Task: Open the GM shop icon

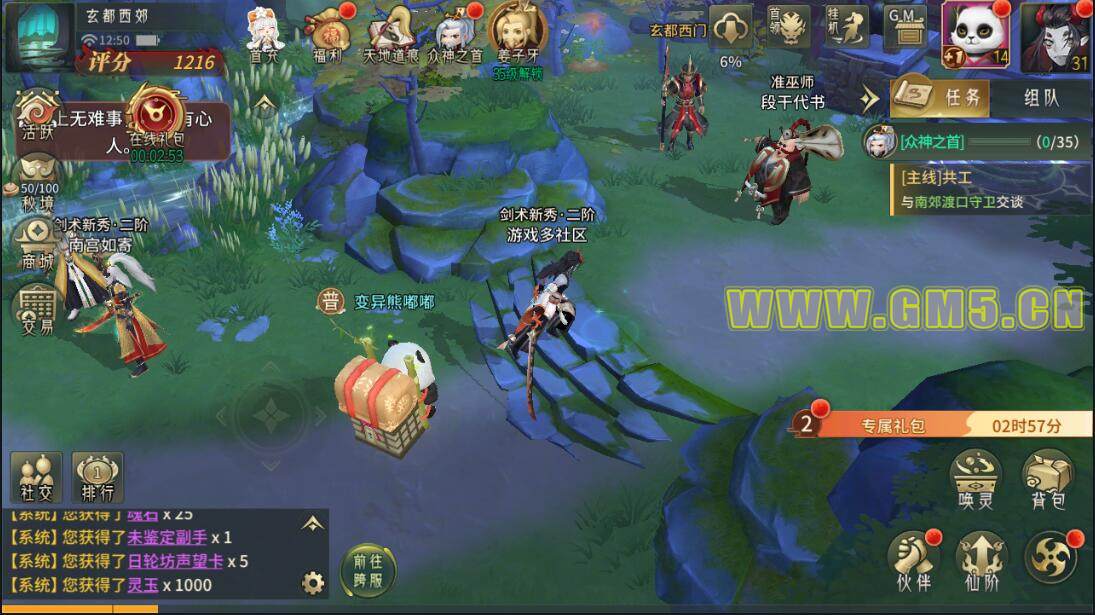Action: (905, 30)
